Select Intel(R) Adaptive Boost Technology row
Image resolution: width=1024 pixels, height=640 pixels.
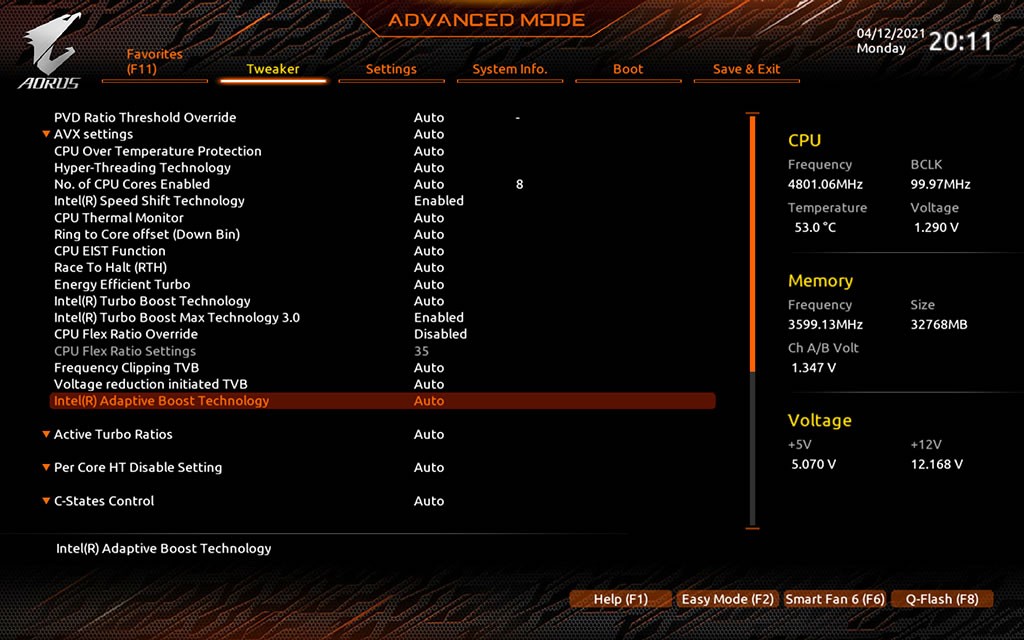161,401
